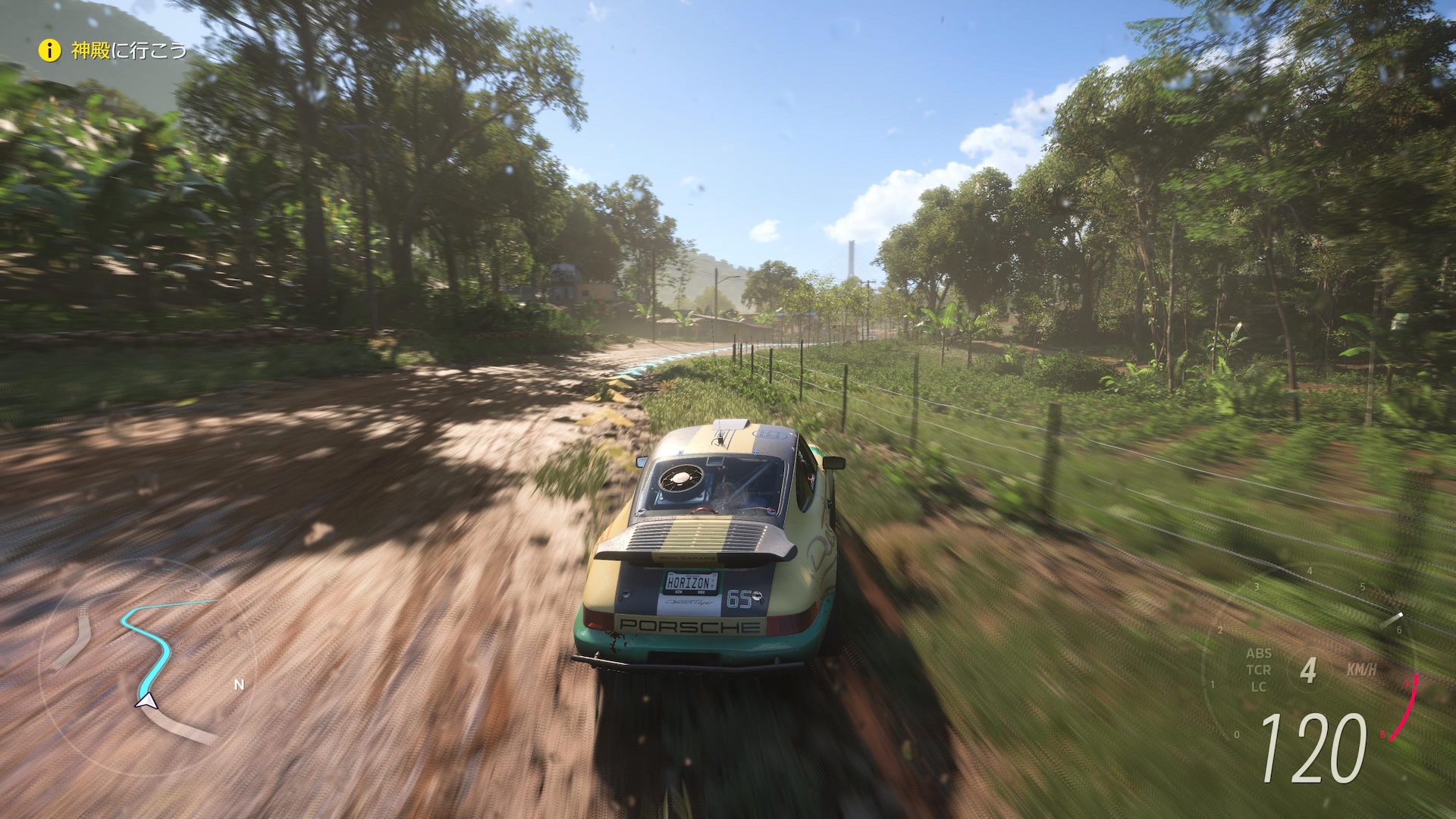Click the N compass marker on the minimap
This screenshot has height=819, width=1456.
coord(239,684)
